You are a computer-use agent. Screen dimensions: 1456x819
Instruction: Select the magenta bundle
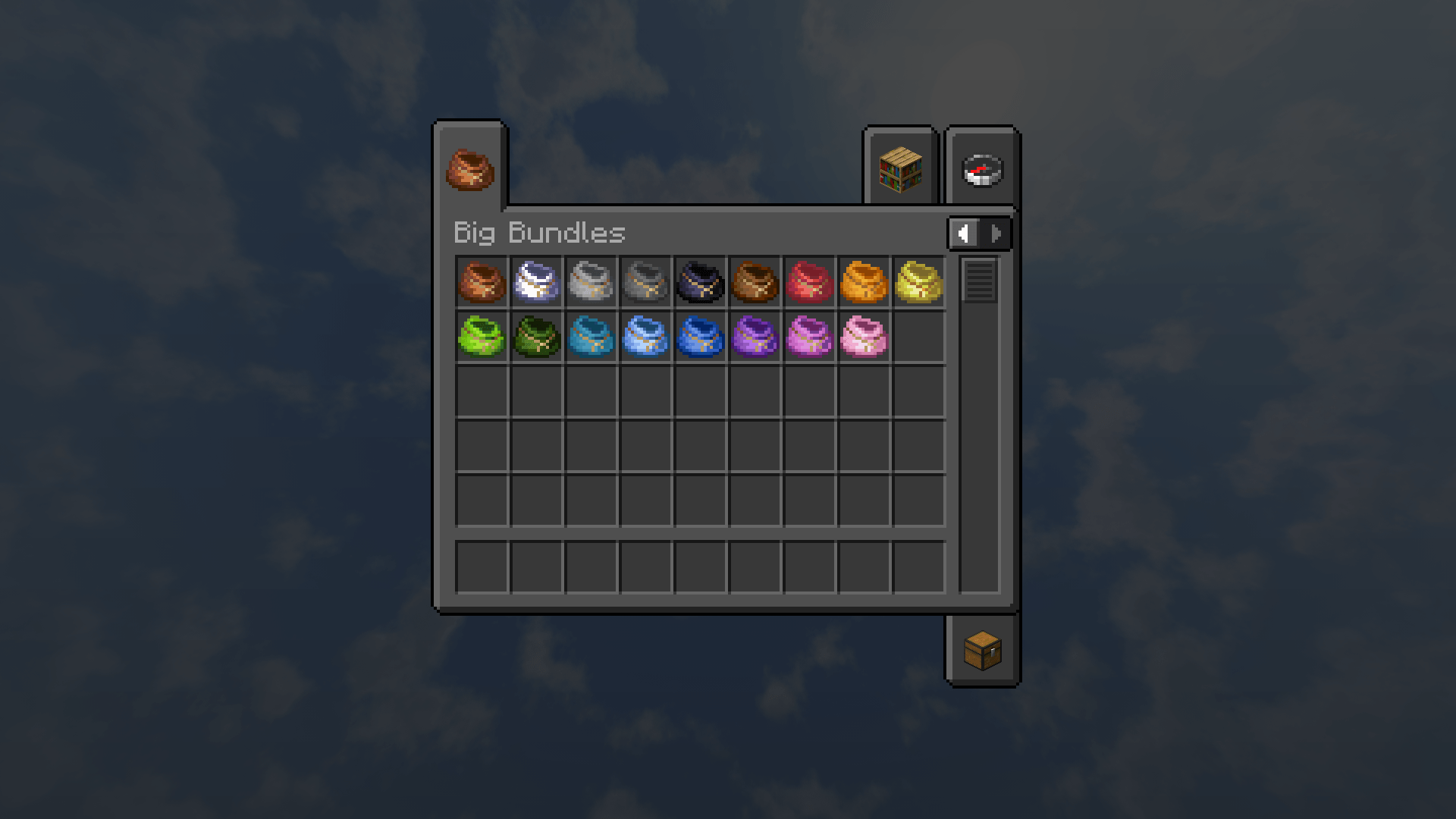809,336
